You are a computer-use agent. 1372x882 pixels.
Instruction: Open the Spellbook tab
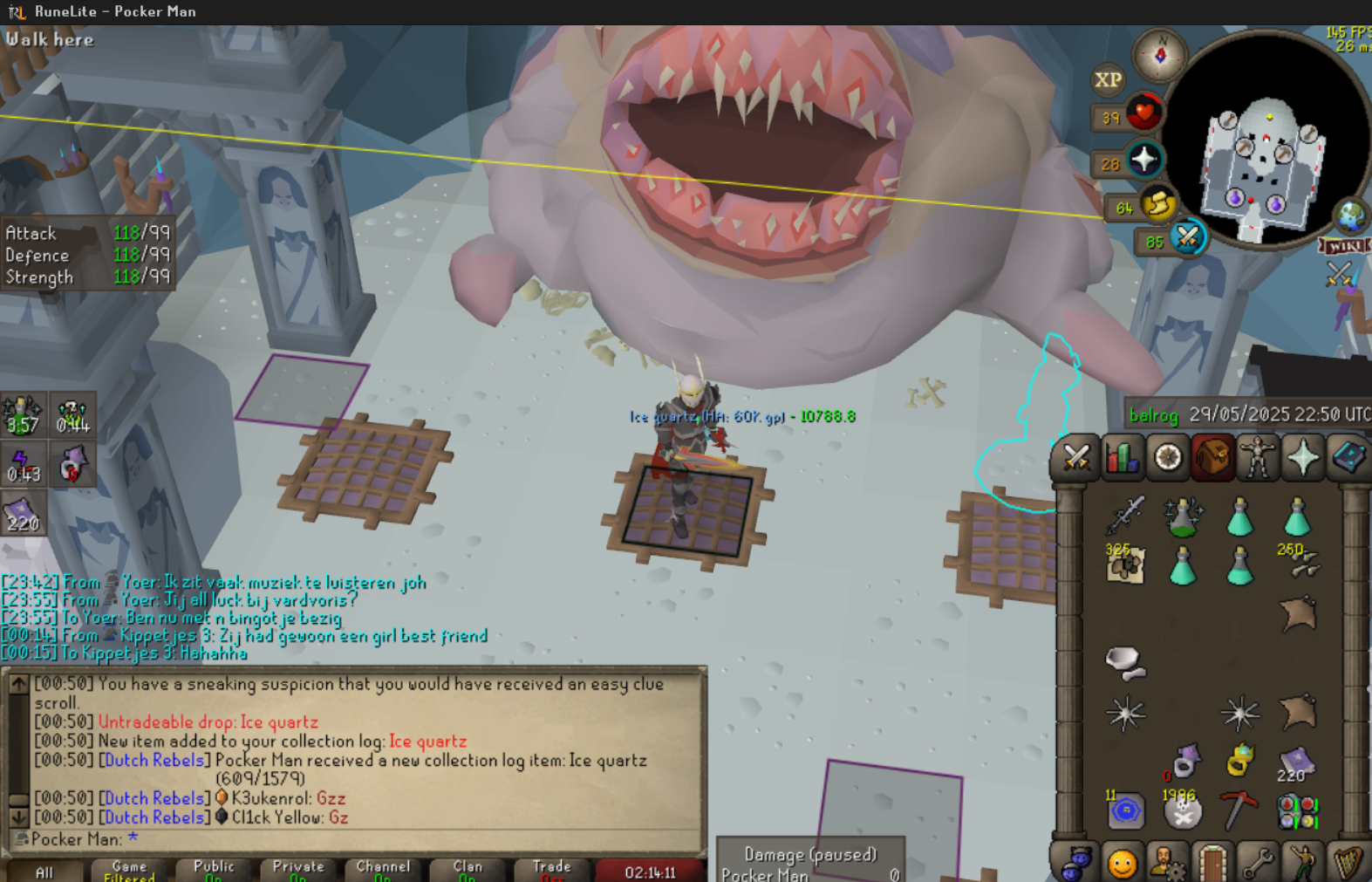(x=1348, y=457)
